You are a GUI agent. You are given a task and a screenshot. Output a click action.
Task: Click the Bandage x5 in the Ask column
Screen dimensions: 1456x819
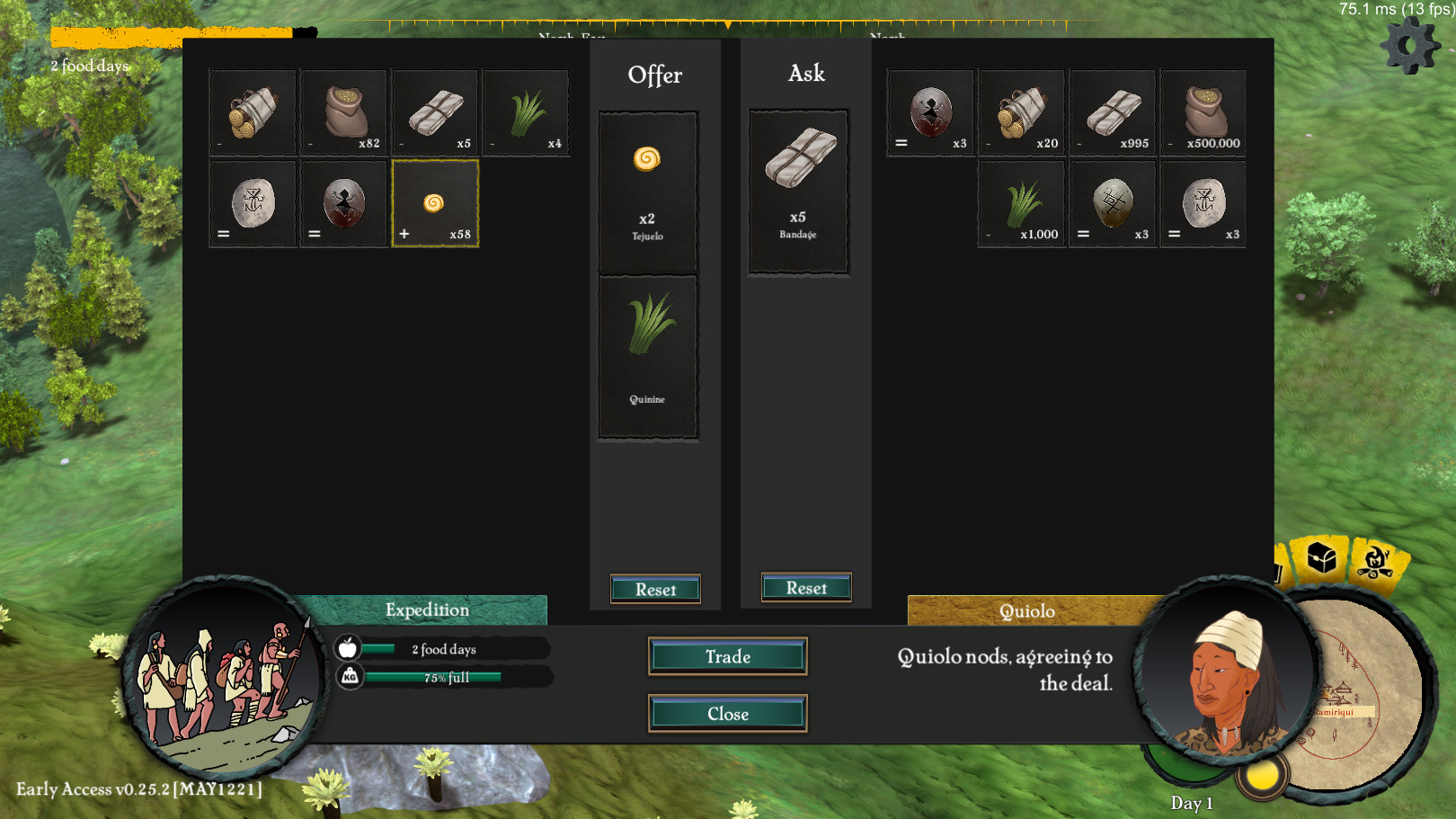tap(799, 191)
